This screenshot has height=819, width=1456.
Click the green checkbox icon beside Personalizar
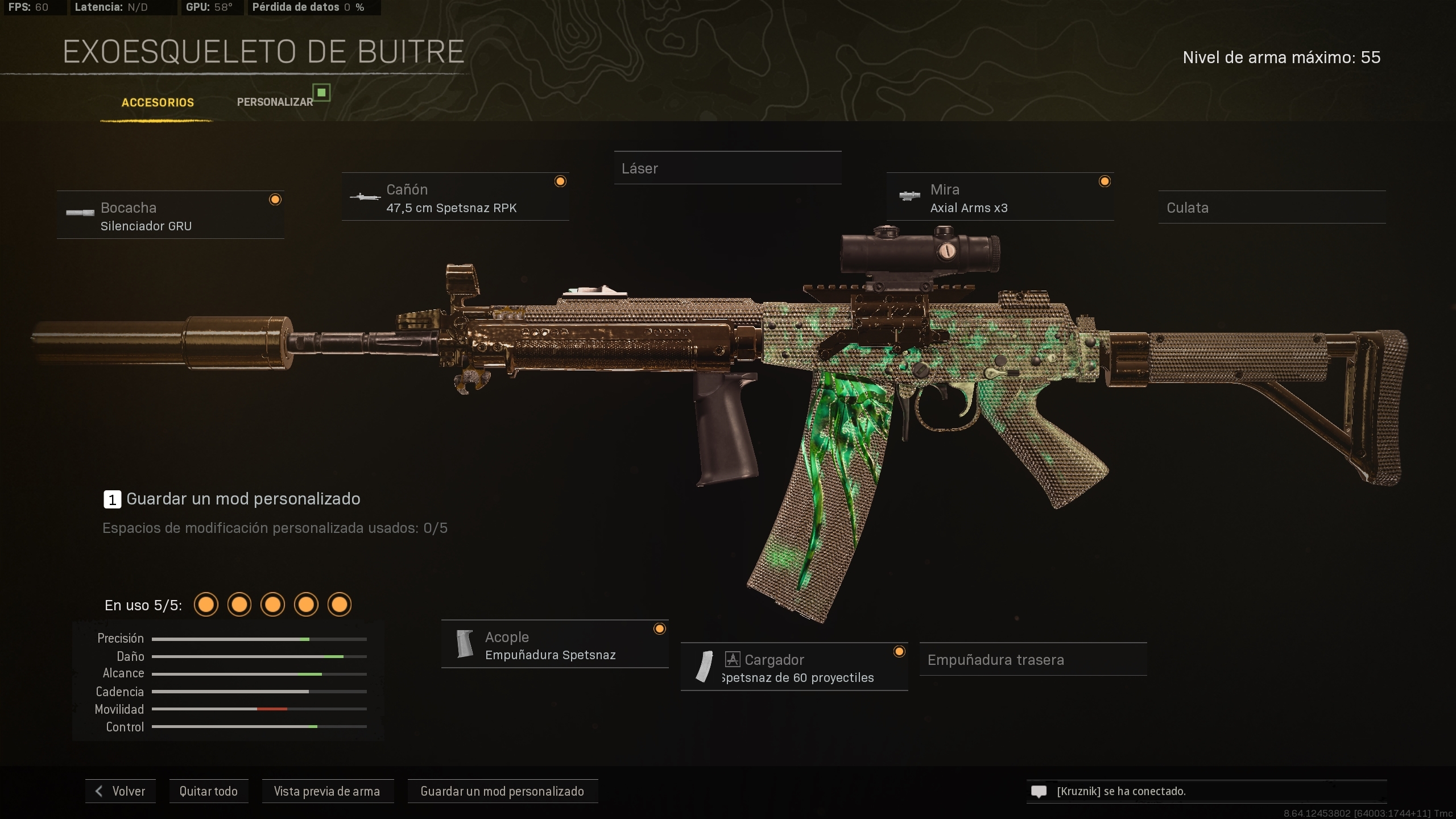point(322,93)
